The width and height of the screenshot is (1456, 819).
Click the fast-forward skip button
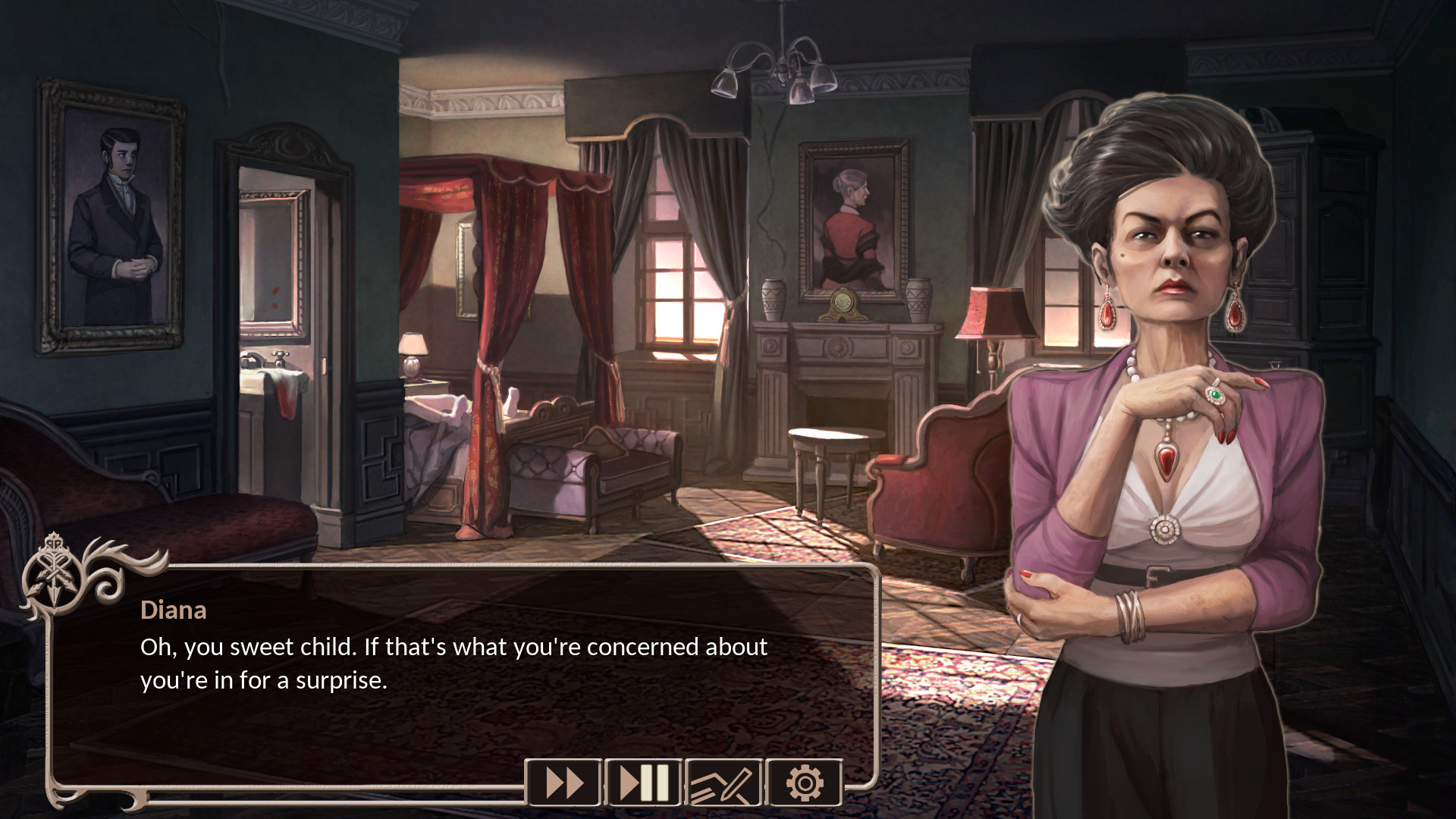[564, 783]
